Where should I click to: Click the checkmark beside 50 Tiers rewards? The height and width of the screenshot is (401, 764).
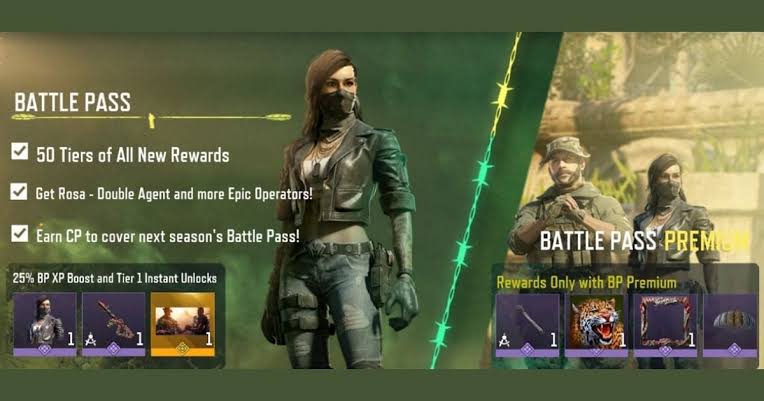pyautogui.click(x=20, y=152)
